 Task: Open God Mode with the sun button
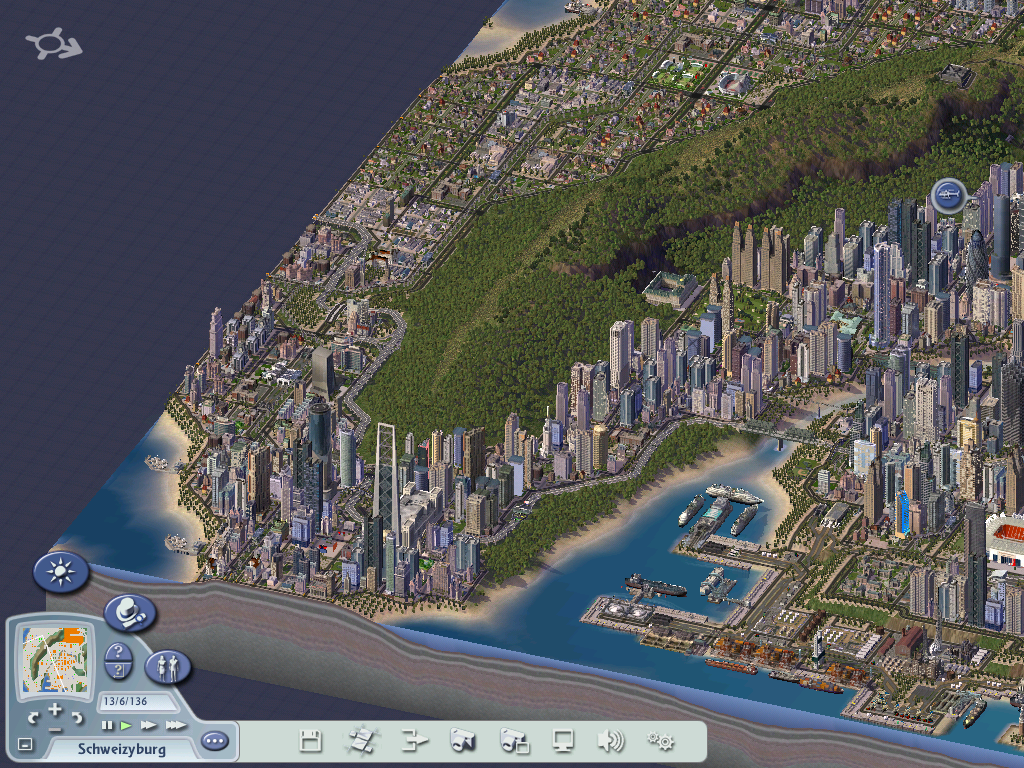61,572
